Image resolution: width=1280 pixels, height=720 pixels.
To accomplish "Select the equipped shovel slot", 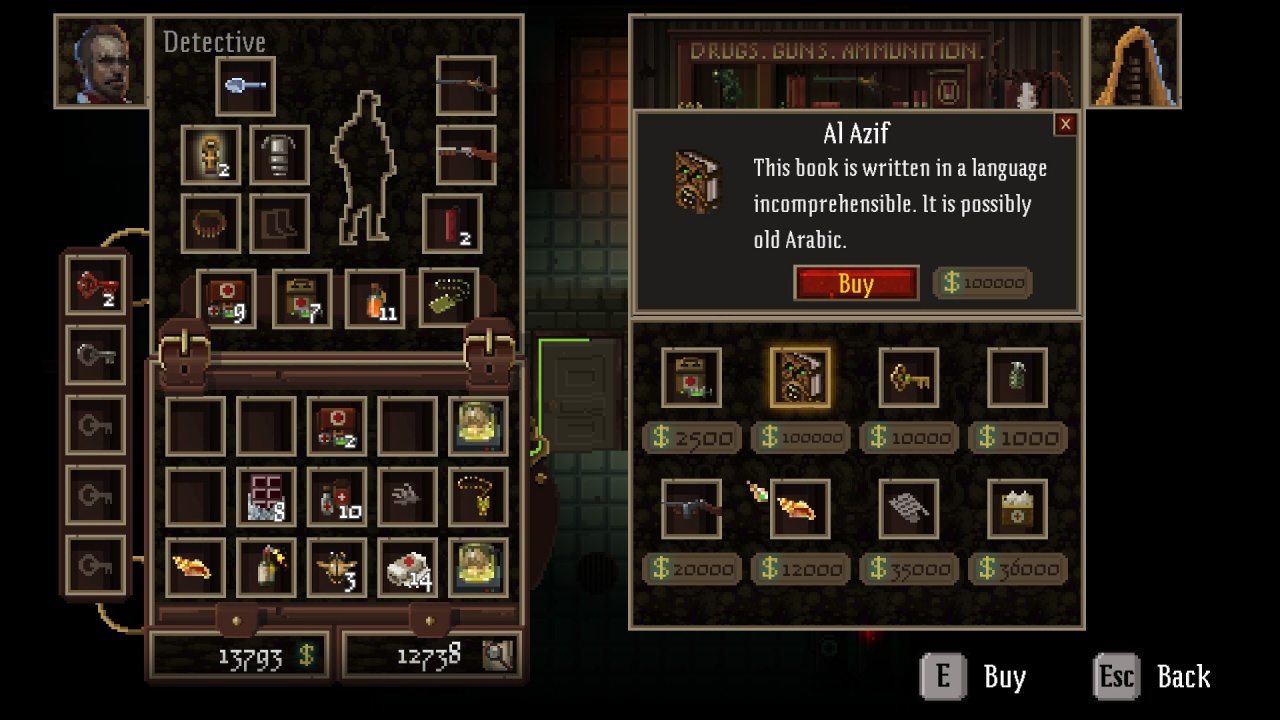I will point(245,86).
